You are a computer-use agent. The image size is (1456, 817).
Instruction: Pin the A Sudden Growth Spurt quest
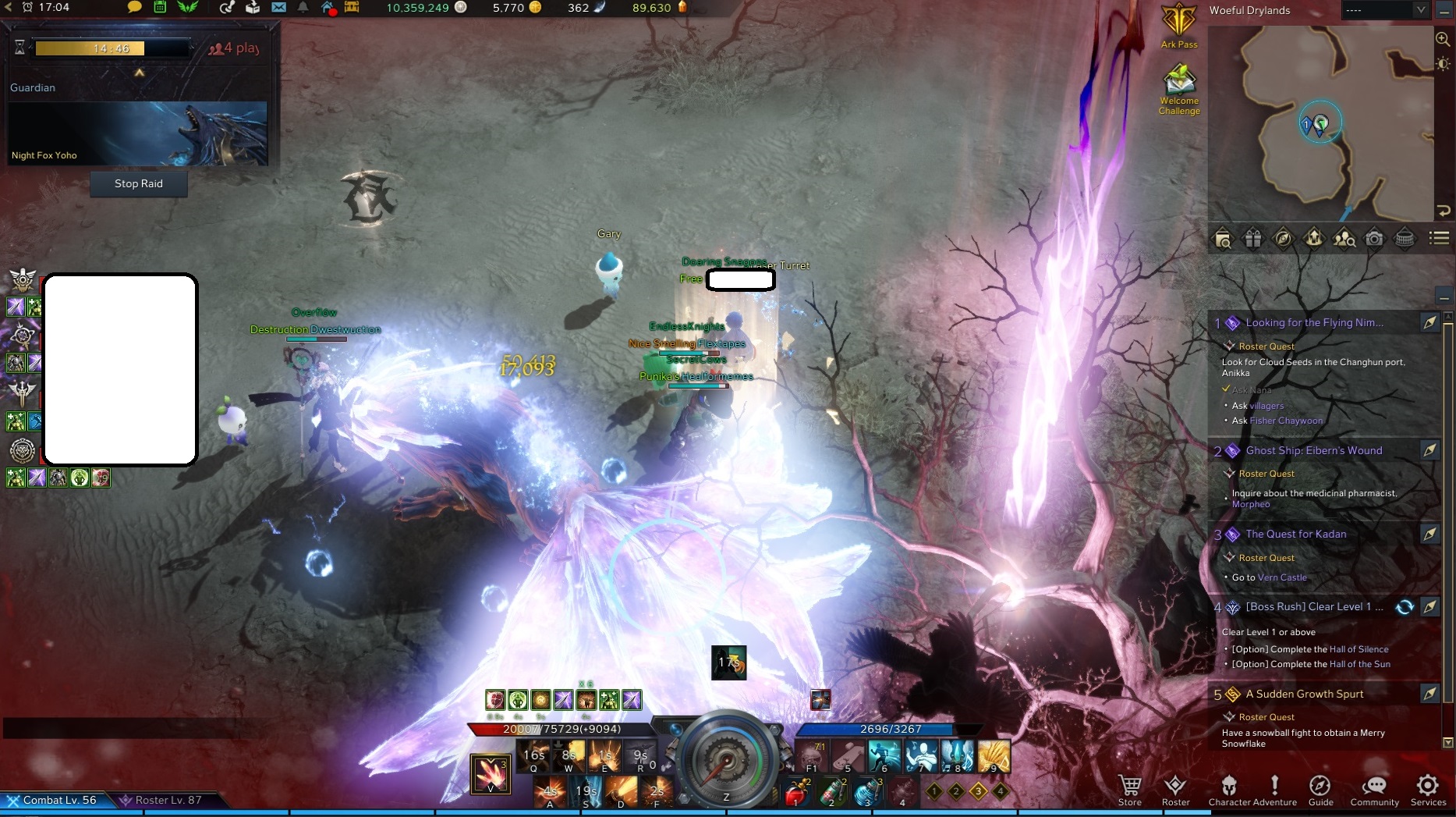tap(1431, 694)
